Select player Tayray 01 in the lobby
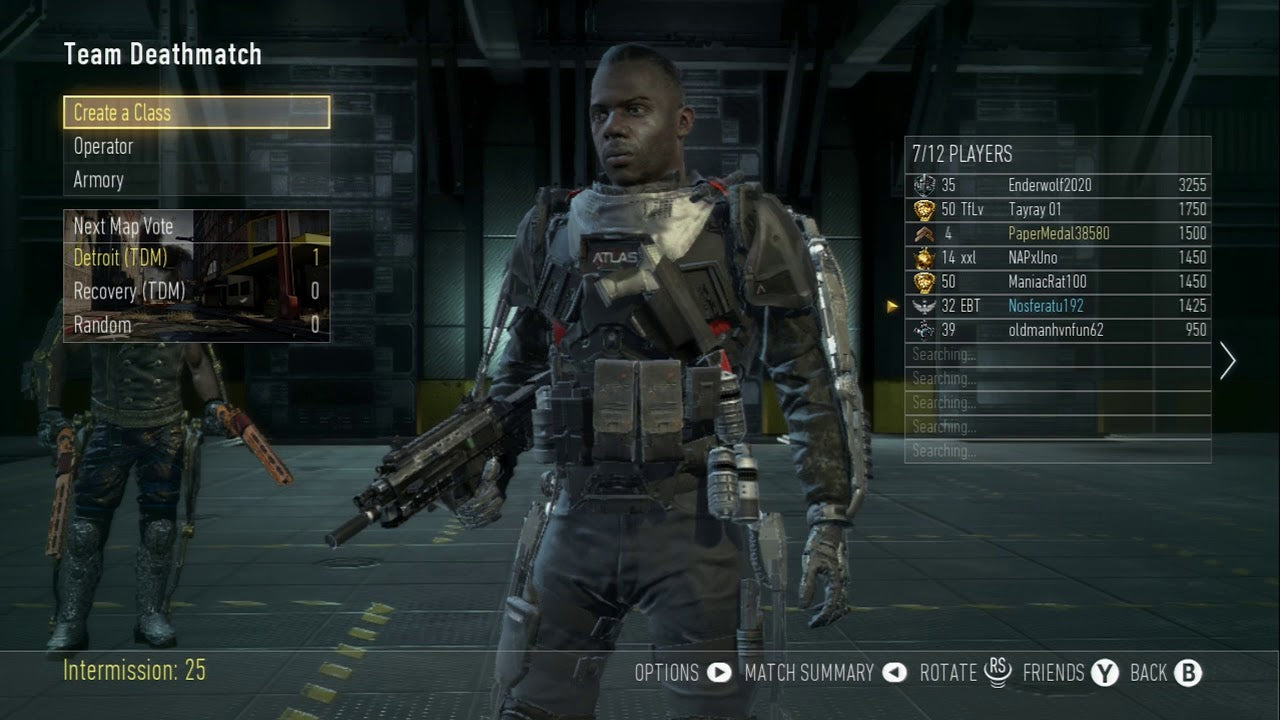The image size is (1280, 720). click(1057, 209)
